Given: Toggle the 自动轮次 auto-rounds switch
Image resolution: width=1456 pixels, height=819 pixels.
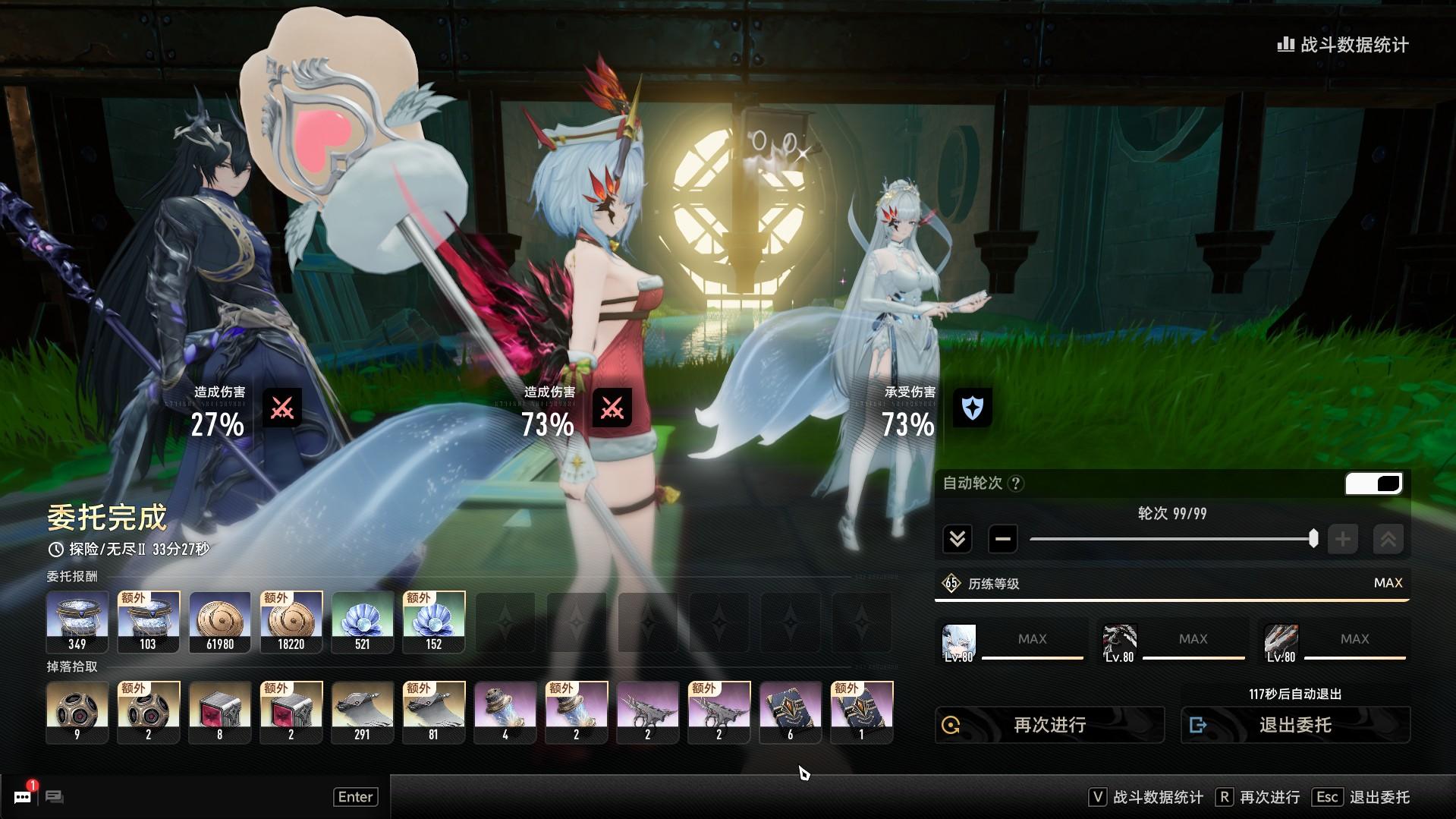Looking at the screenshot, I should (x=1373, y=484).
